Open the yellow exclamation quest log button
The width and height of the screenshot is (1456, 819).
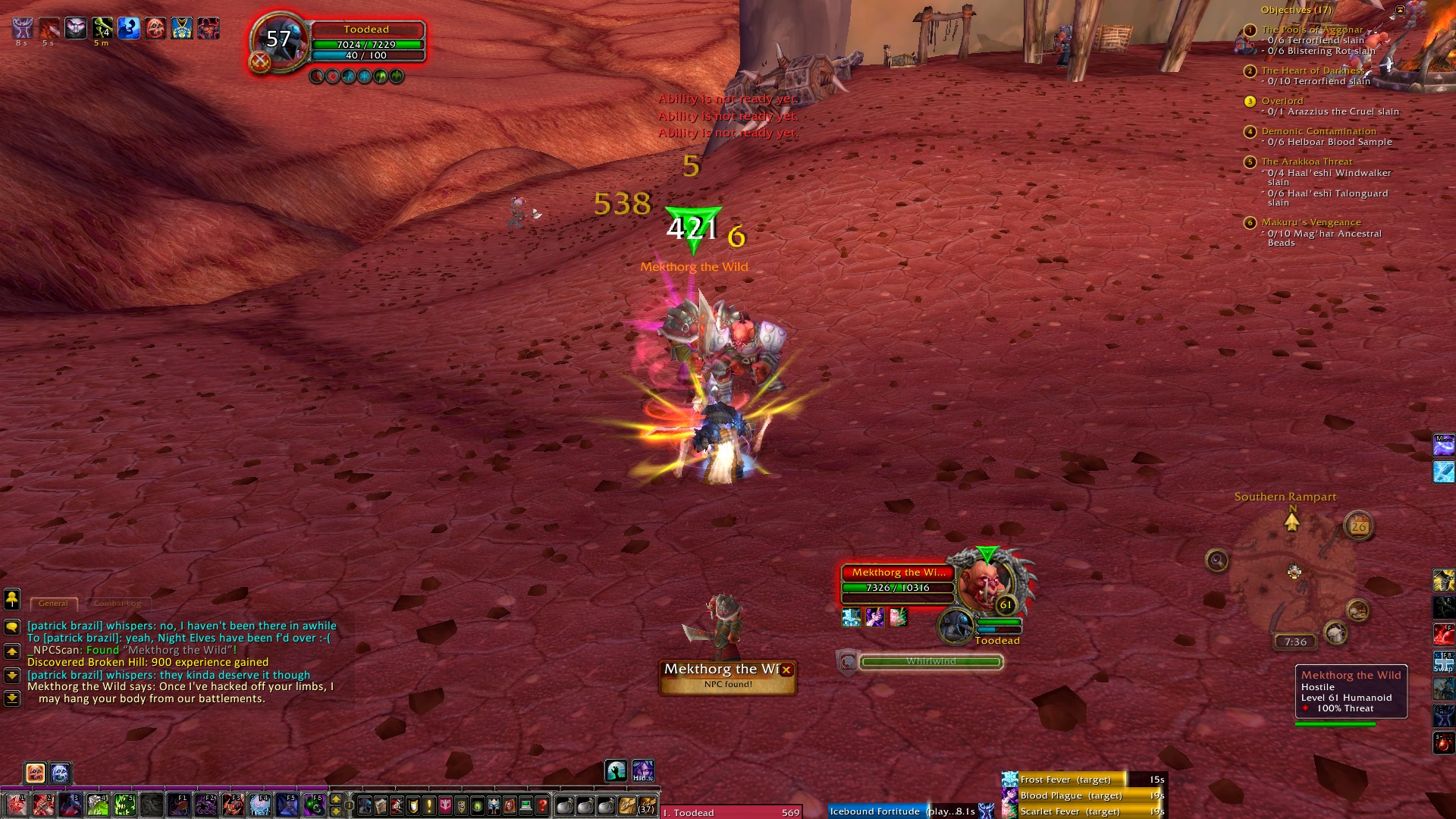tap(429, 805)
